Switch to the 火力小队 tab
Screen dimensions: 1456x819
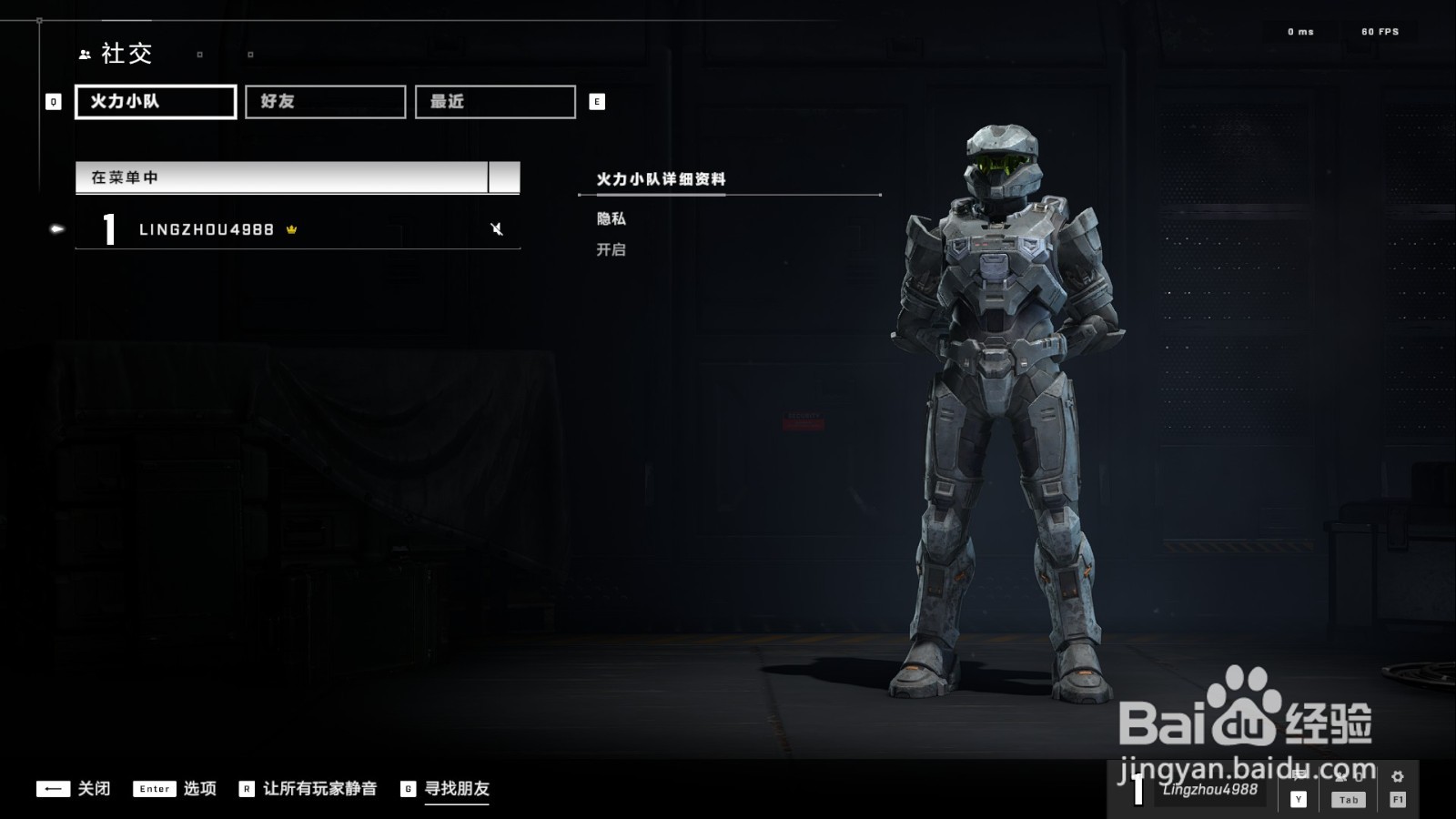point(156,102)
